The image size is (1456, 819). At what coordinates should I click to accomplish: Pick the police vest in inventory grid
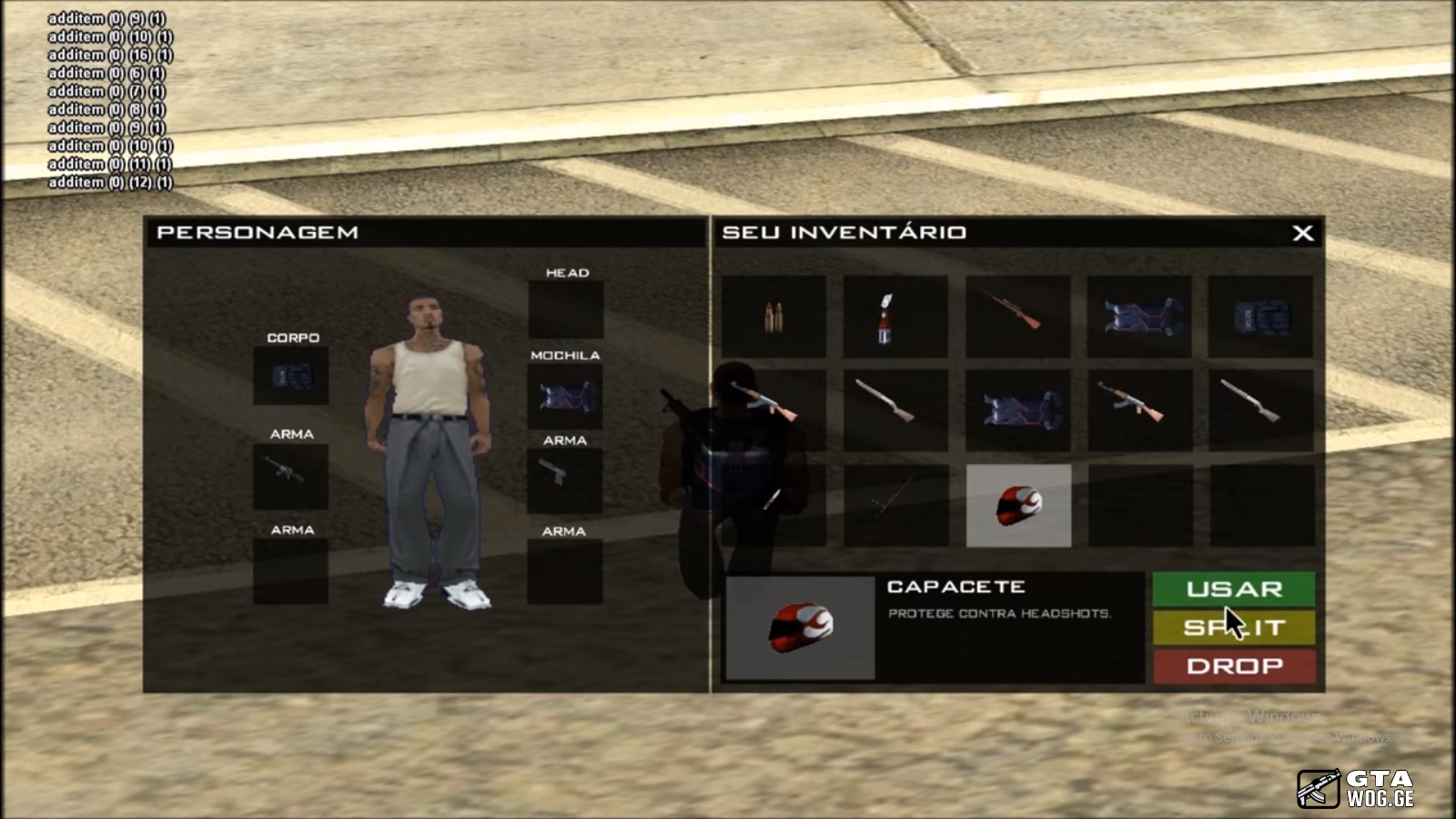point(1260,317)
